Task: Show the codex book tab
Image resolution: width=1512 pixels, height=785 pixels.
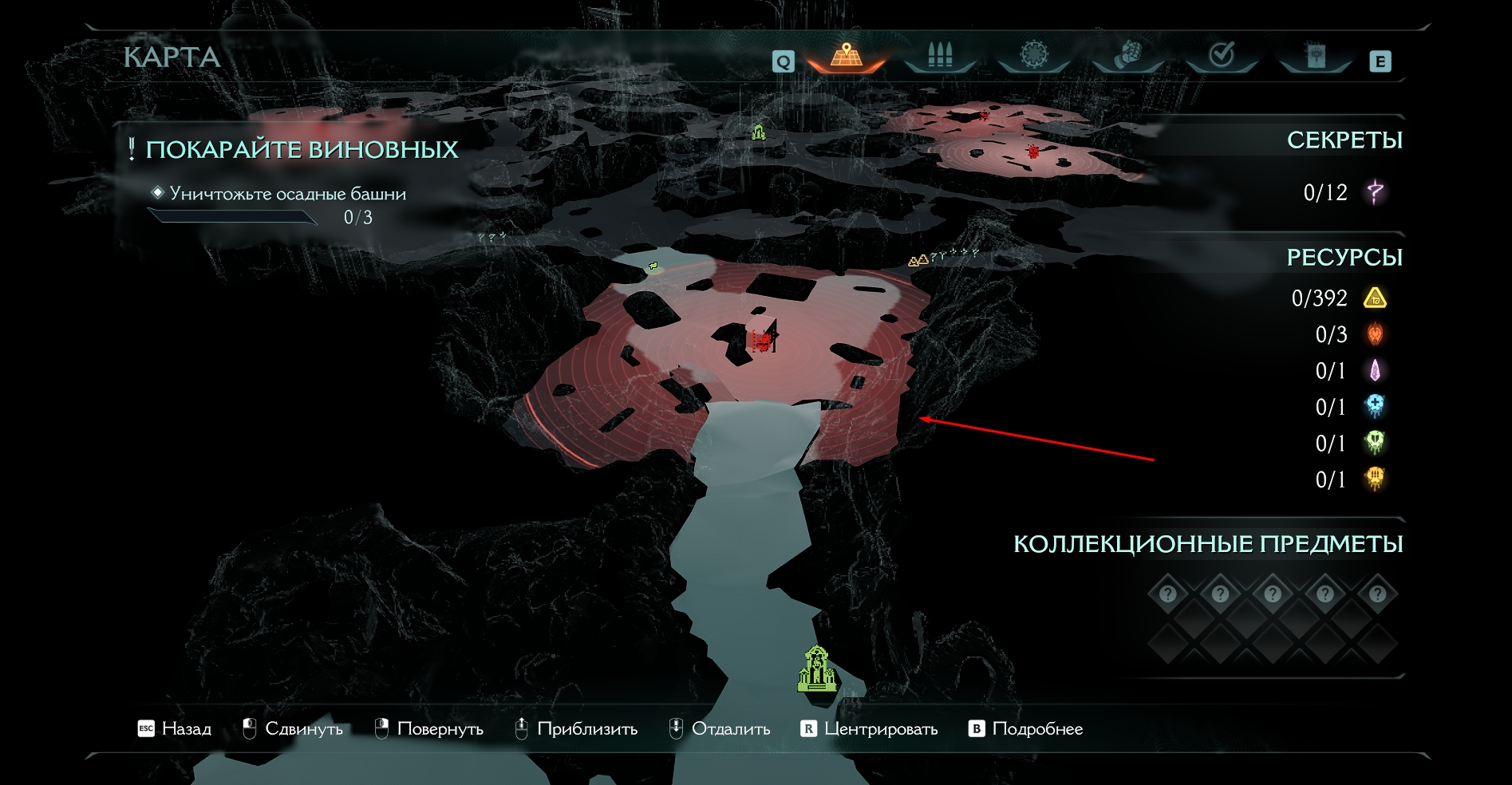Action: tap(1315, 56)
